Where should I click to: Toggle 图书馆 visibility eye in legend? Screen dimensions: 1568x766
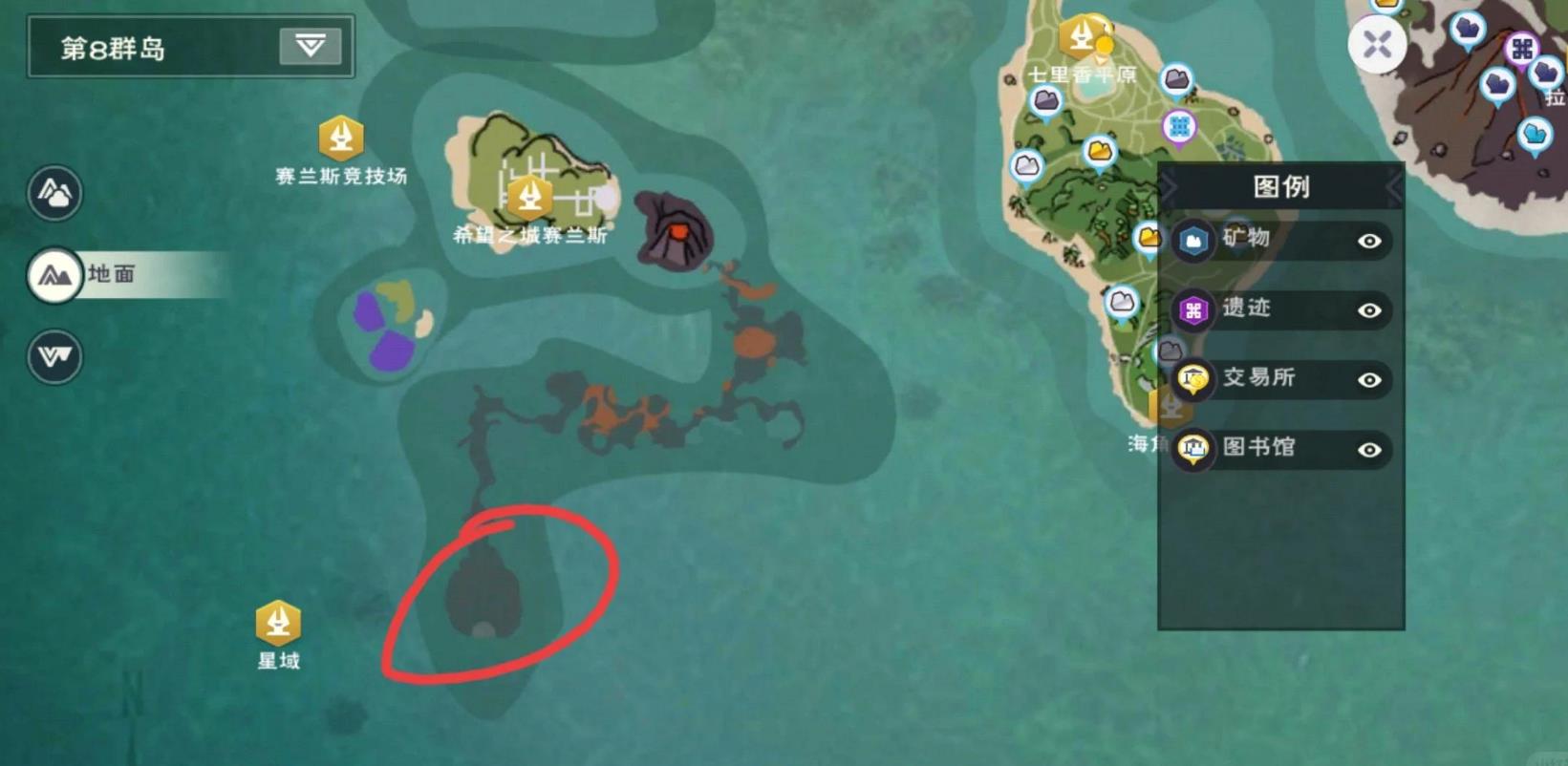coord(1369,450)
